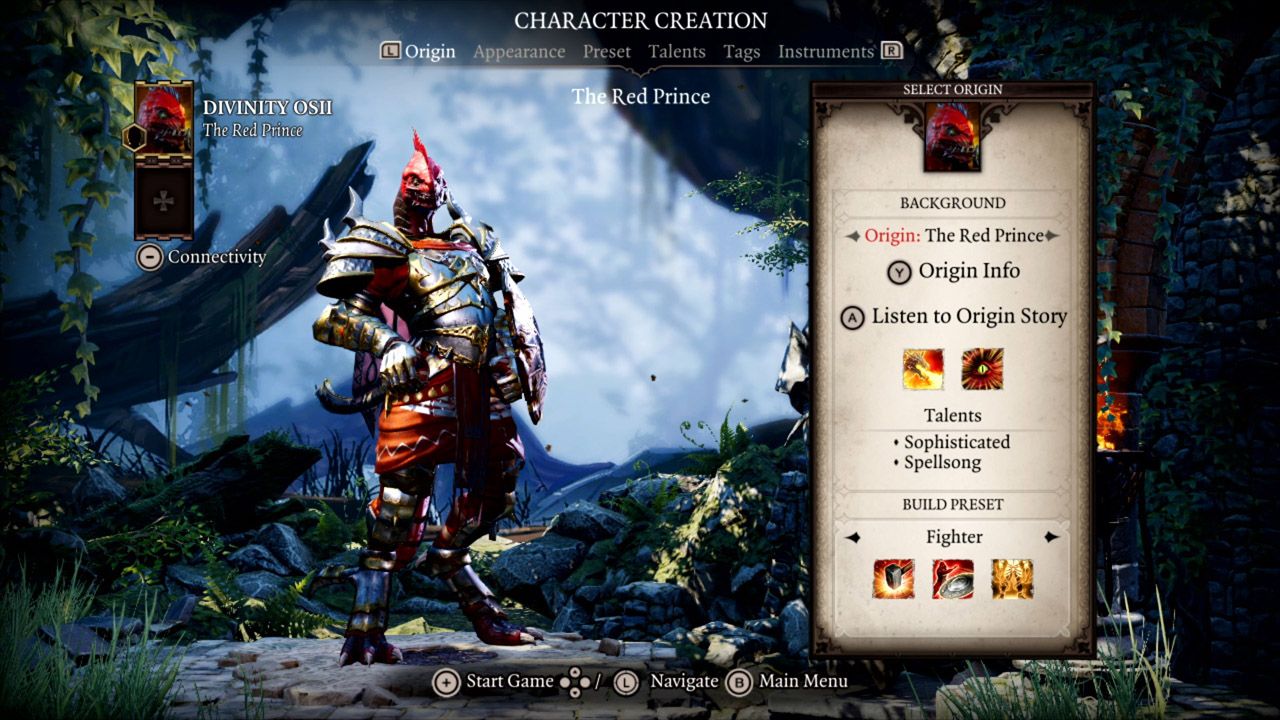Click the right arrow to change Fighter preset
The height and width of the screenshot is (720, 1280).
click(x=1053, y=537)
